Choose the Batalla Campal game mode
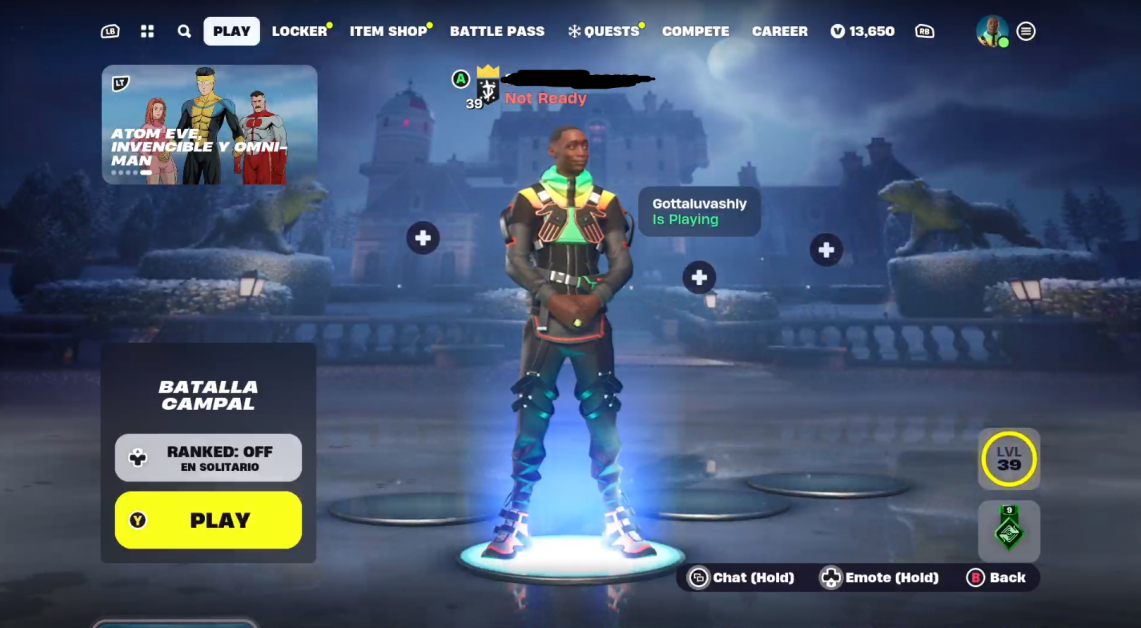Screen dimensions: 1141x628 pos(208,395)
